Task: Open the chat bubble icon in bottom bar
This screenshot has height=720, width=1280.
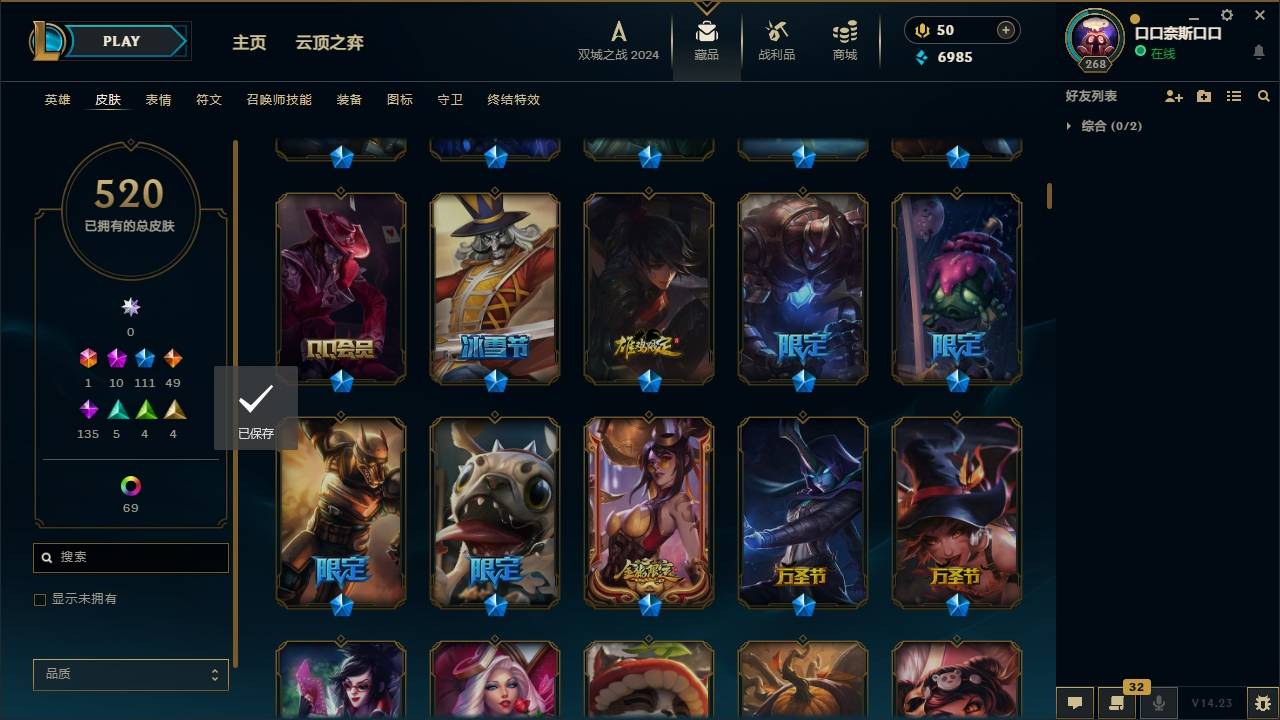Action: (x=1075, y=704)
